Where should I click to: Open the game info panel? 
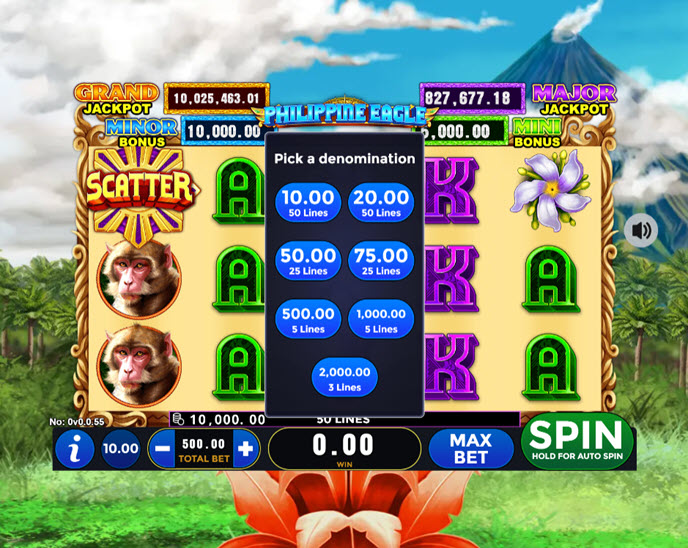[x=75, y=449]
